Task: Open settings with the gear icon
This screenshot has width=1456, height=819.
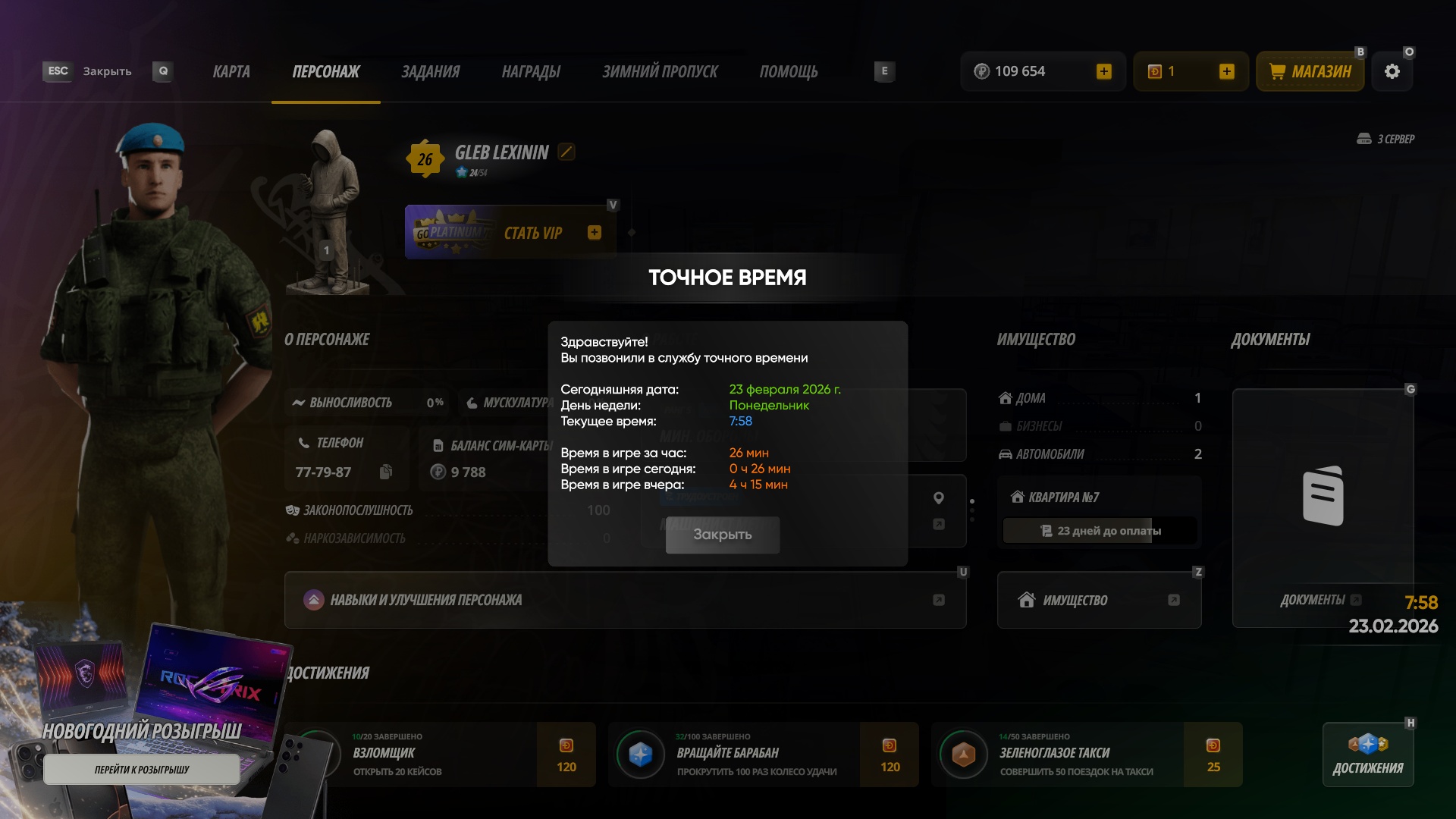Action: 1392,72
